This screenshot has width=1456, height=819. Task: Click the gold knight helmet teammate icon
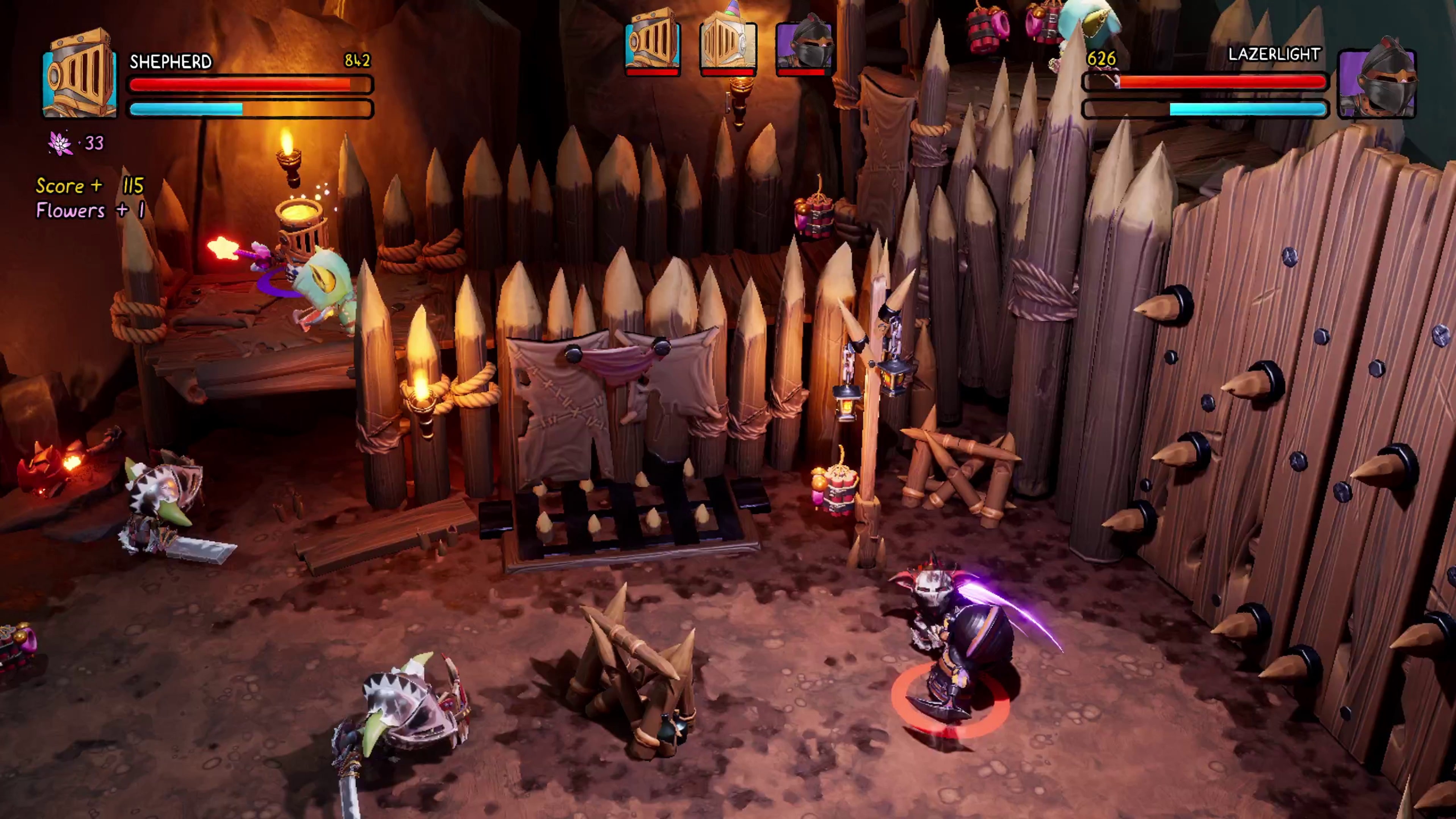[653, 45]
